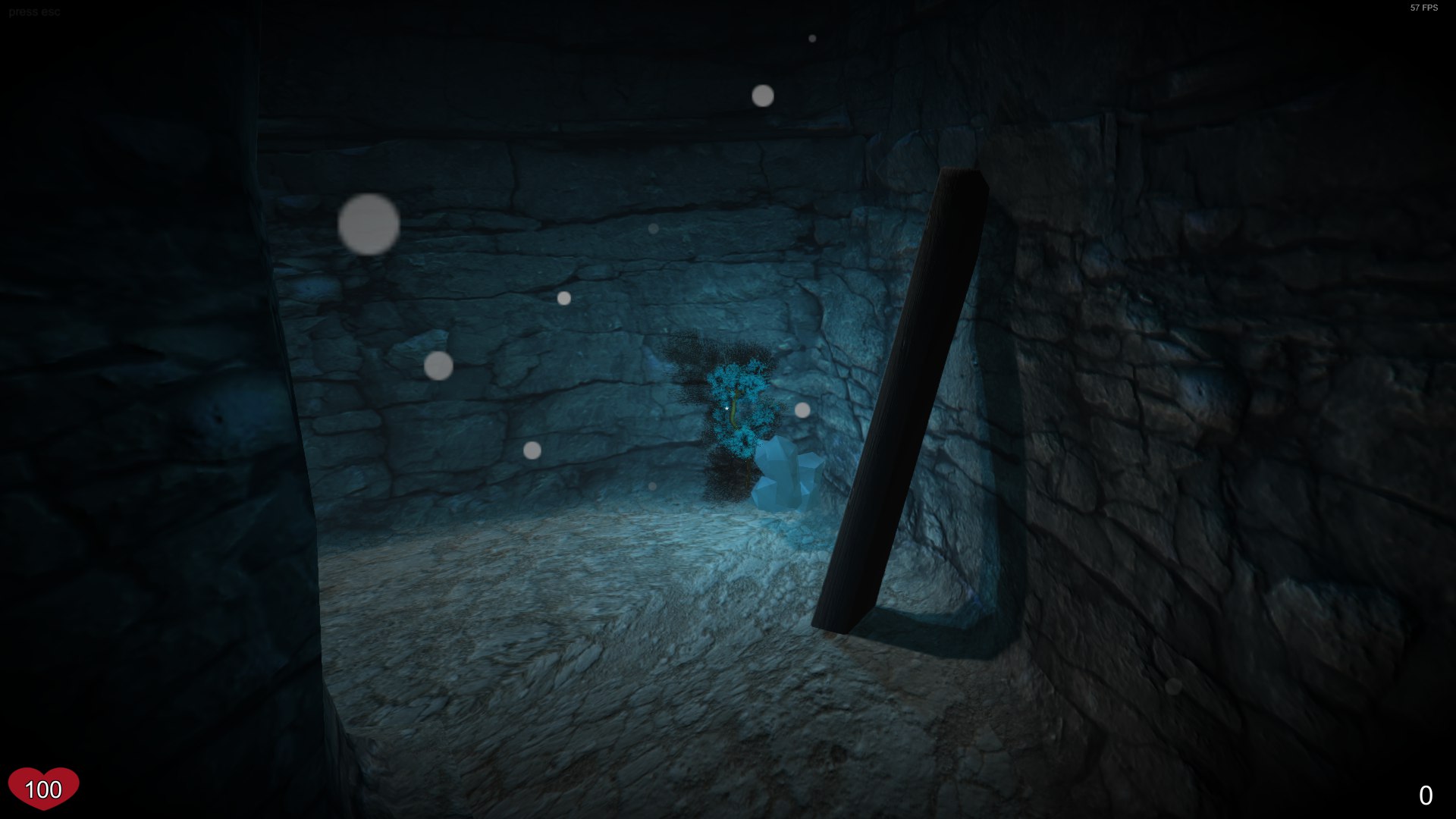This screenshot has height=819, width=1456.
Task: Click the 100 health value text
Action: pyautogui.click(x=43, y=792)
